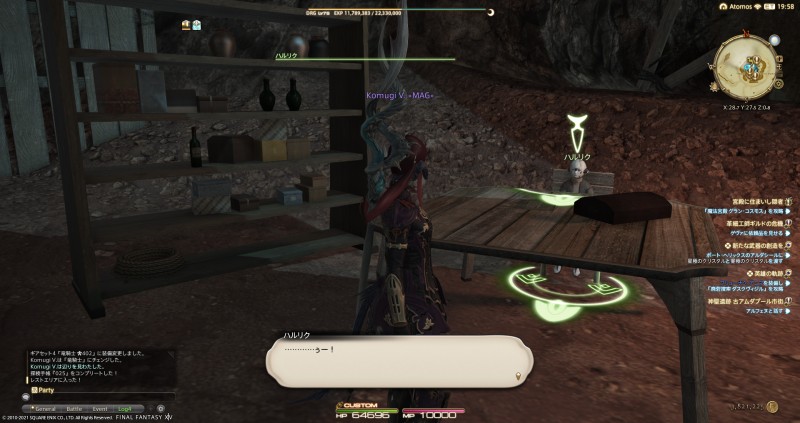Open chat log settings gear icon
The image size is (800, 423).
[x=161, y=408]
